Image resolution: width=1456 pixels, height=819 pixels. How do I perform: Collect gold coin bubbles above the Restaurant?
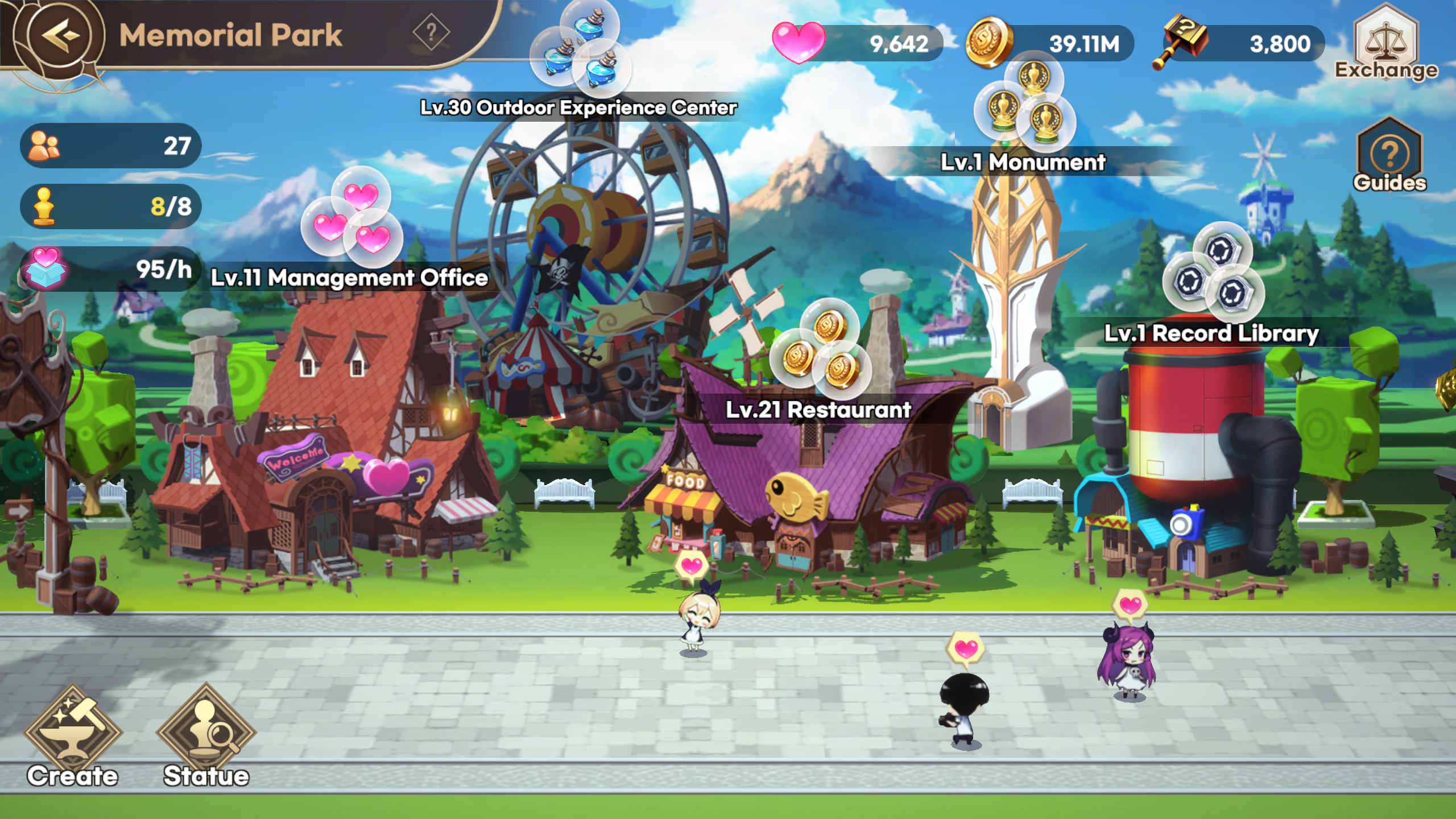click(x=820, y=346)
